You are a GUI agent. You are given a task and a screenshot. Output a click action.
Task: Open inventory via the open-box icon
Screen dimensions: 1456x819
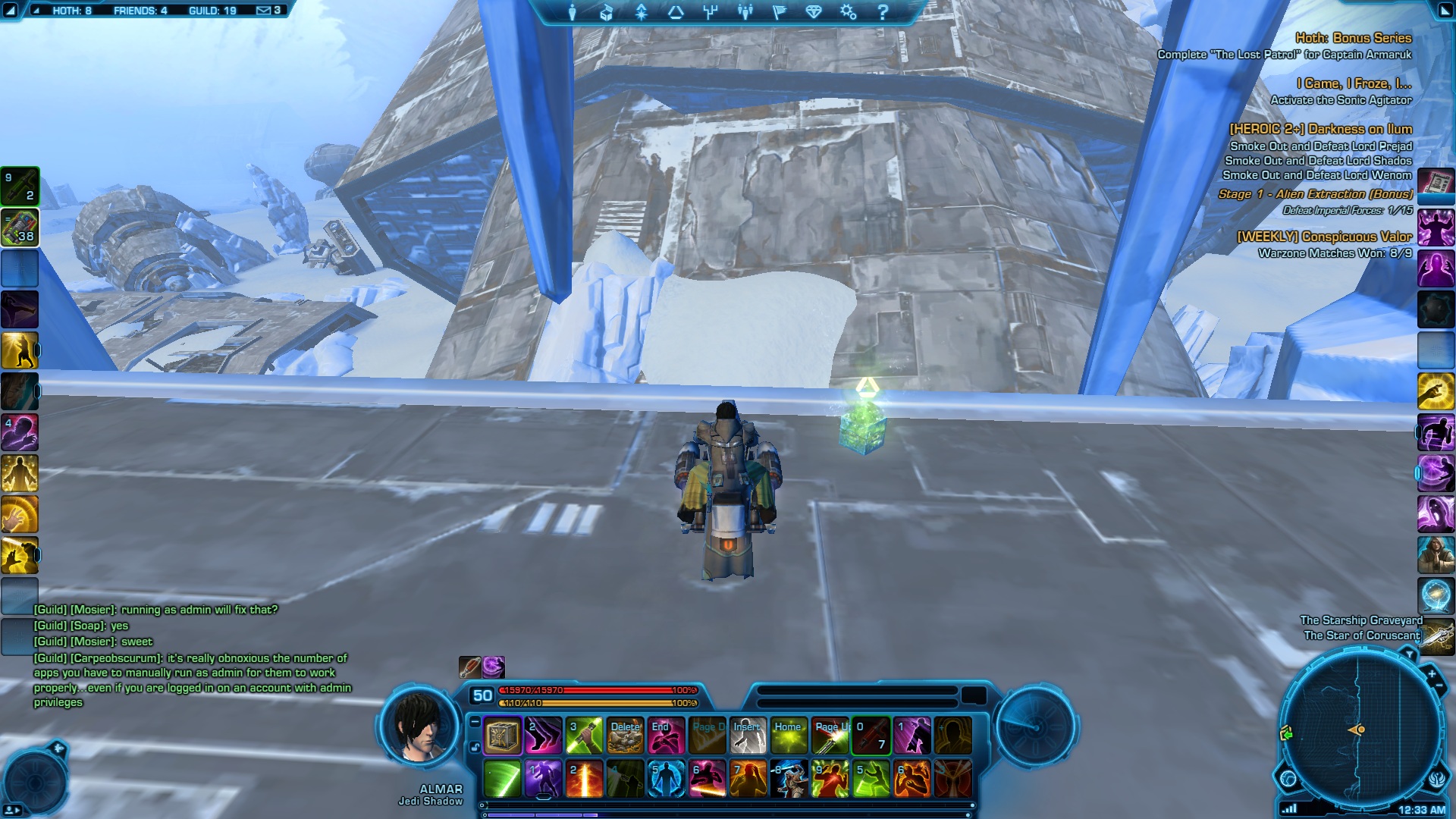(x=607, y=12)
